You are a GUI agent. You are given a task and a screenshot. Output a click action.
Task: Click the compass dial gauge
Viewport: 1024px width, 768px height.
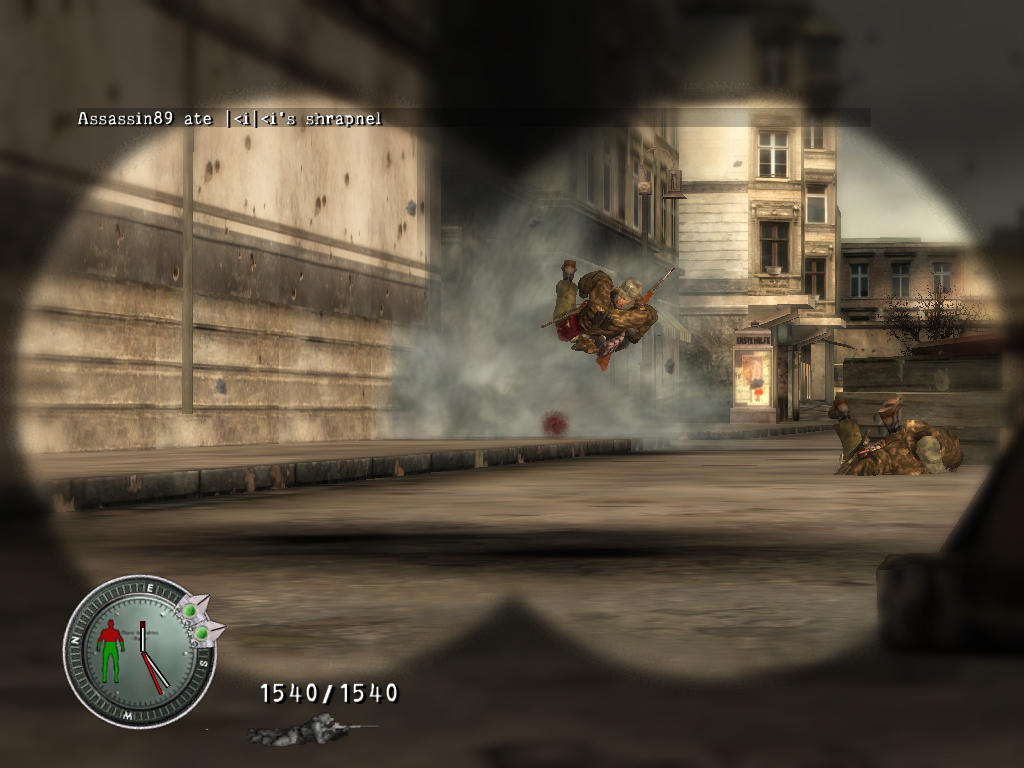point(139,652)
